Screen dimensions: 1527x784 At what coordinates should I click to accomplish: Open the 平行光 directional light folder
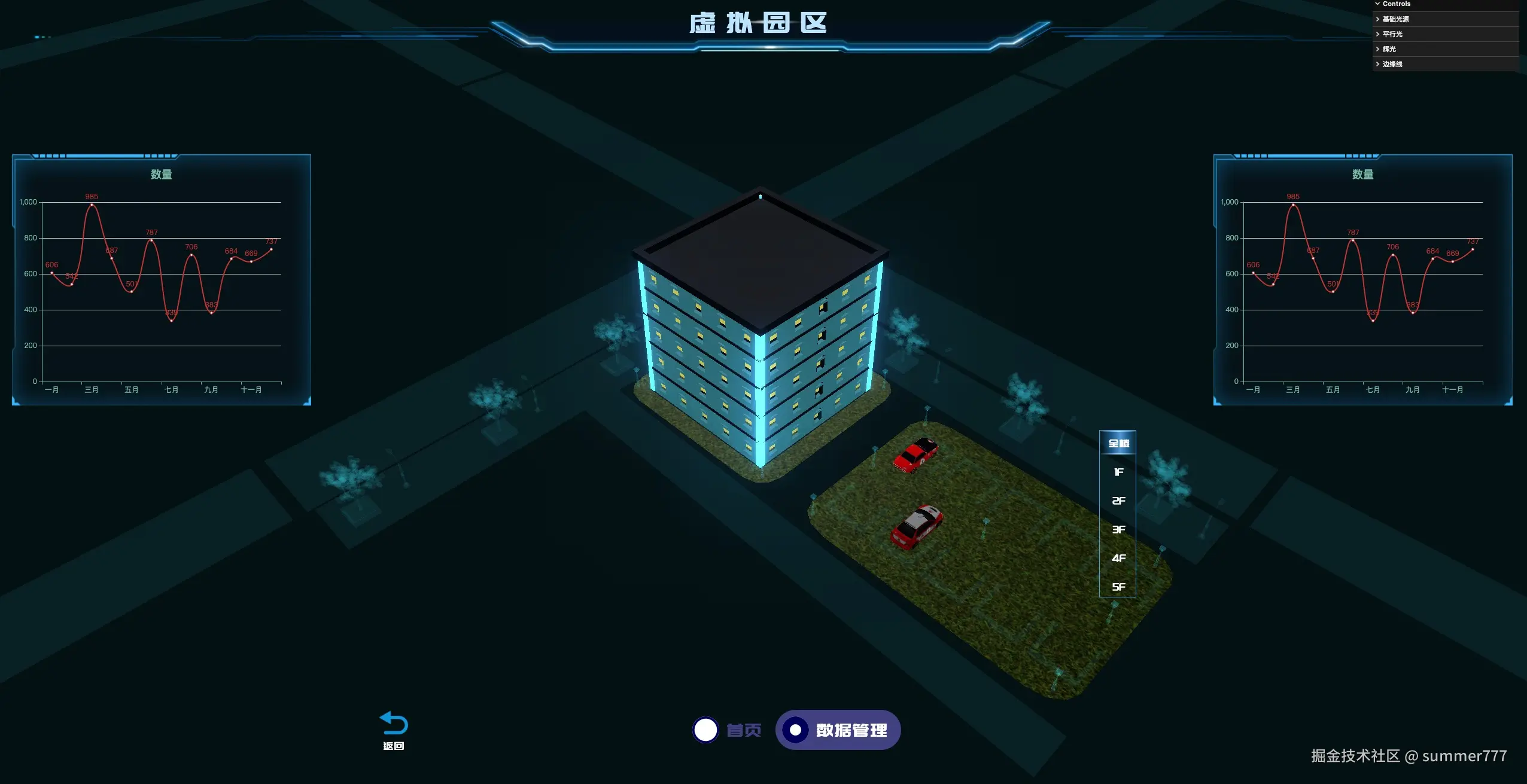pyautogui.click(x=1392, y=34)
